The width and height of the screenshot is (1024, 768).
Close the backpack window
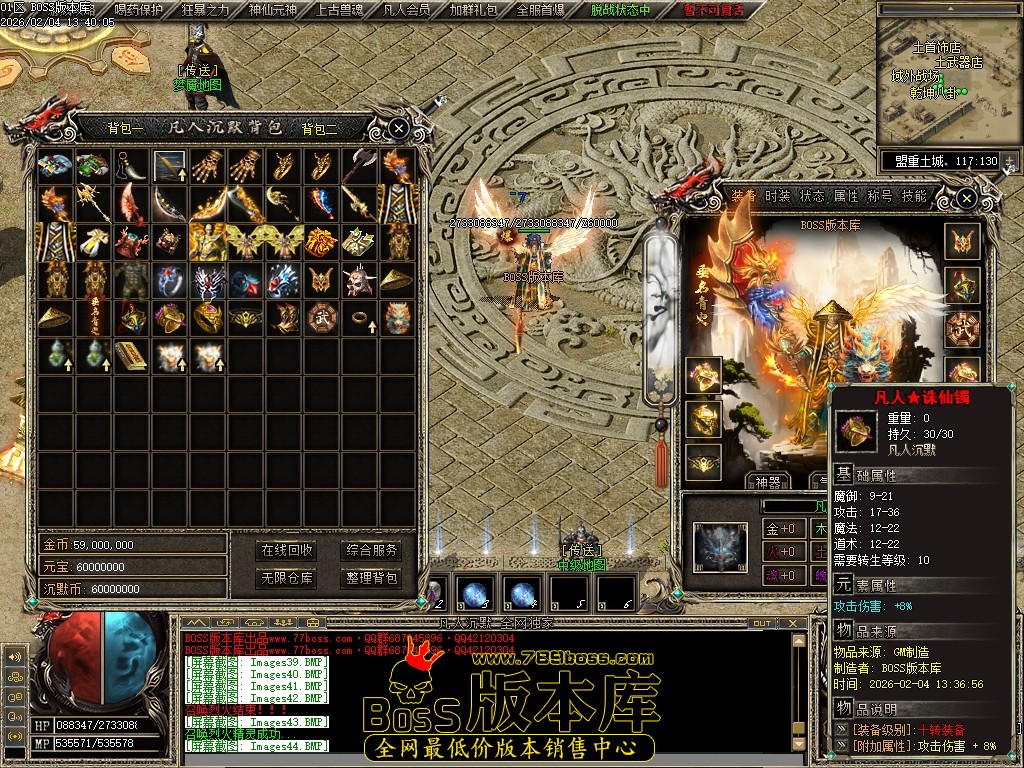tap(398, 128)
